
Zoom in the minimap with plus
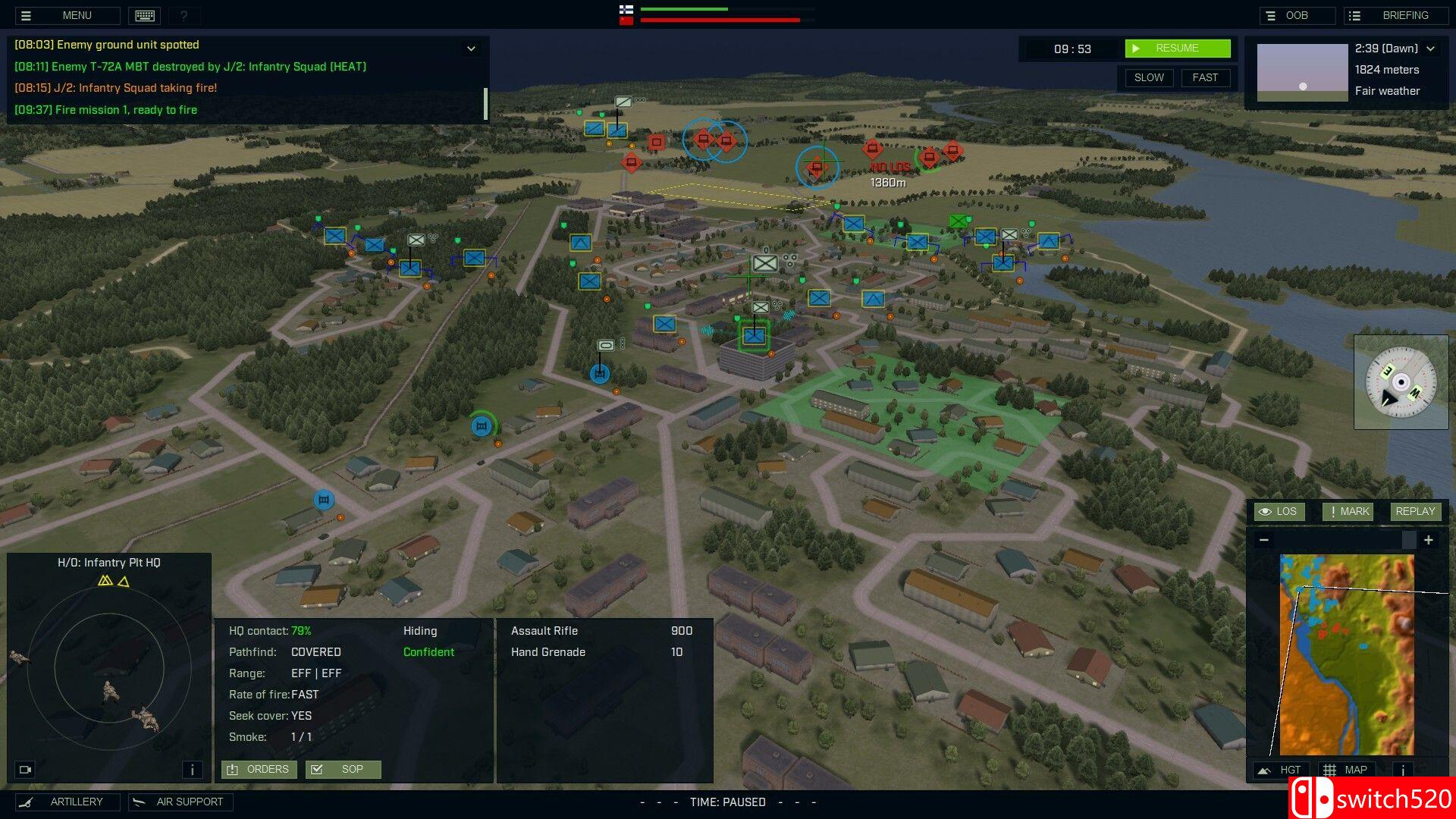[1429, 540]
